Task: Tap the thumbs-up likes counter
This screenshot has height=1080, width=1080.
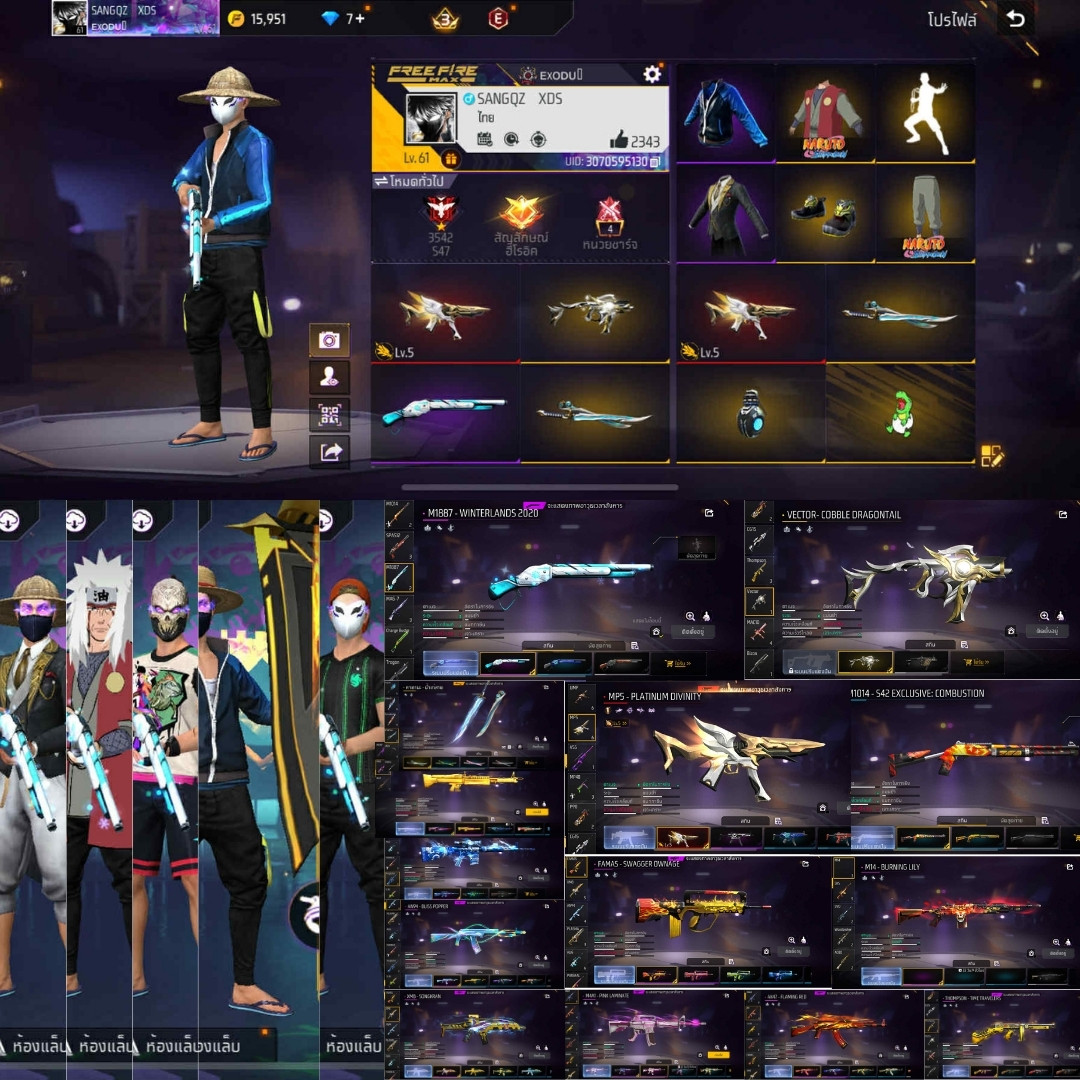Action: (634, 140)
